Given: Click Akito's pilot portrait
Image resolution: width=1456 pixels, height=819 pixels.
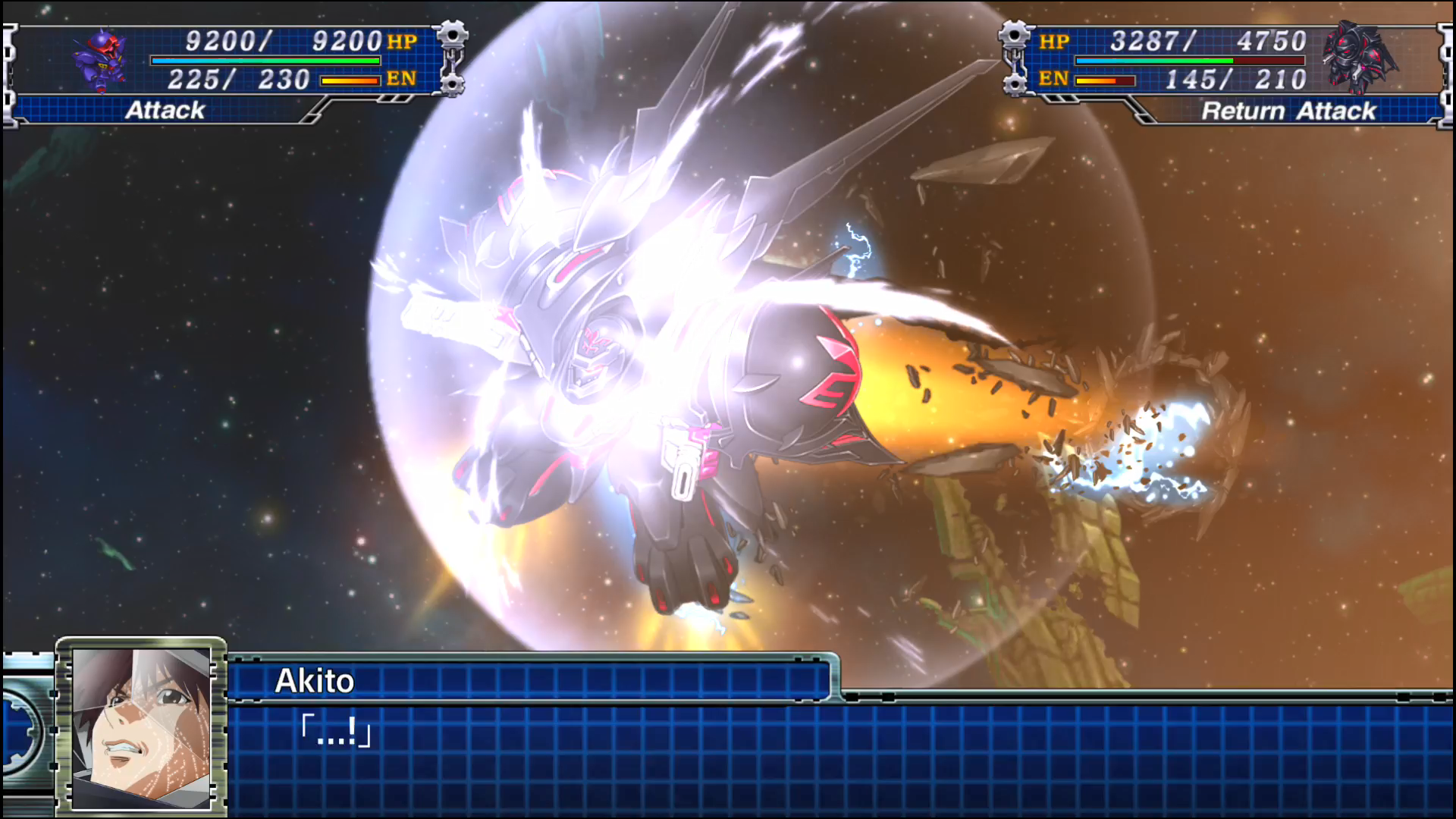Looking at the screenshot, I should point(142,726).
